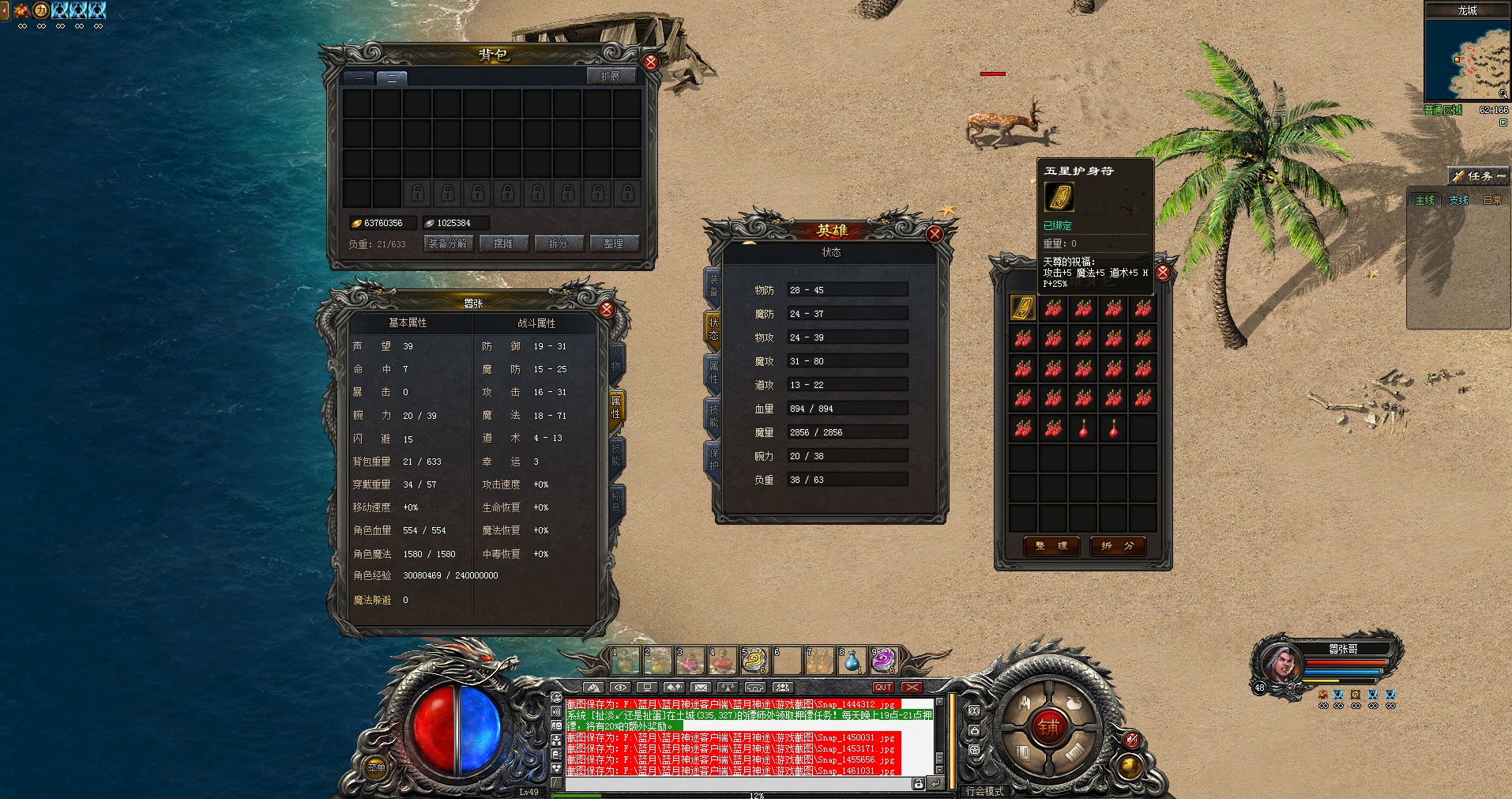
Task: Close the 背包 backpack window
Action: click(x=650, y=62)
